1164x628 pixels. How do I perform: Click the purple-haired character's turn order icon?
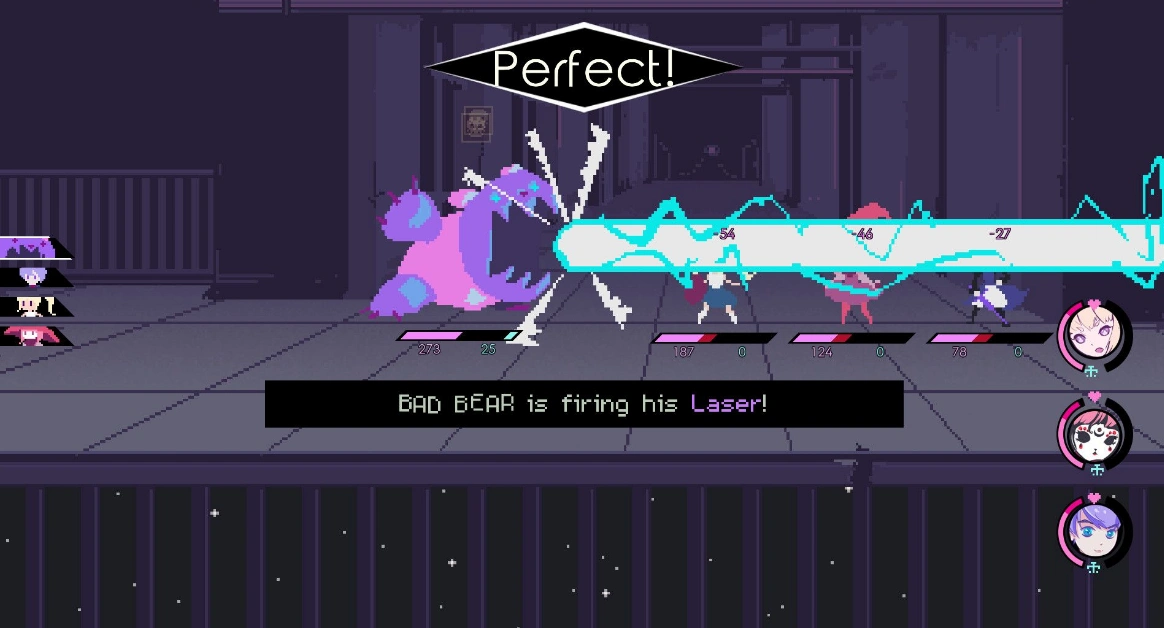click(x=32, y=277)
